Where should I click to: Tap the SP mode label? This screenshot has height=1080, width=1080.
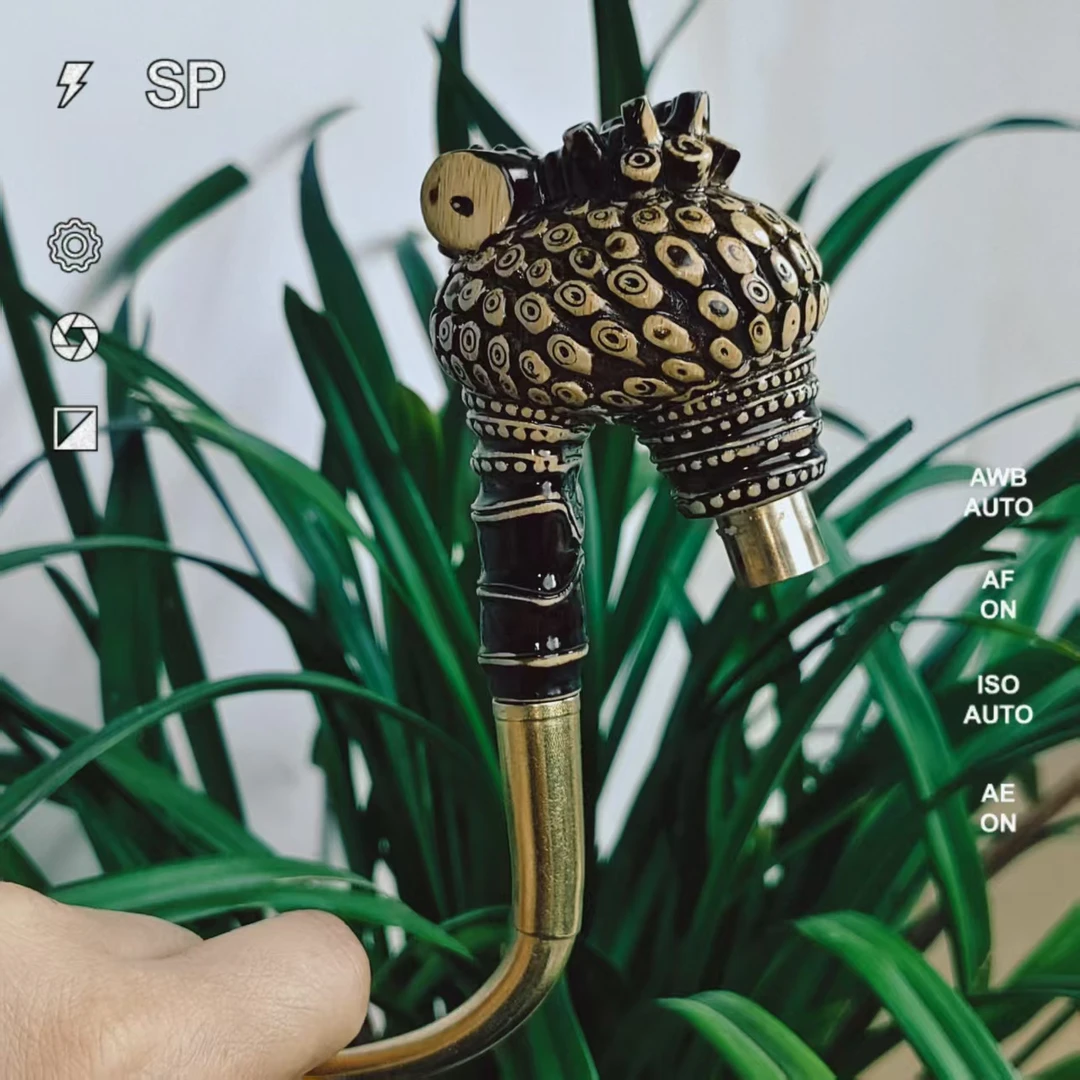point(185,84)
